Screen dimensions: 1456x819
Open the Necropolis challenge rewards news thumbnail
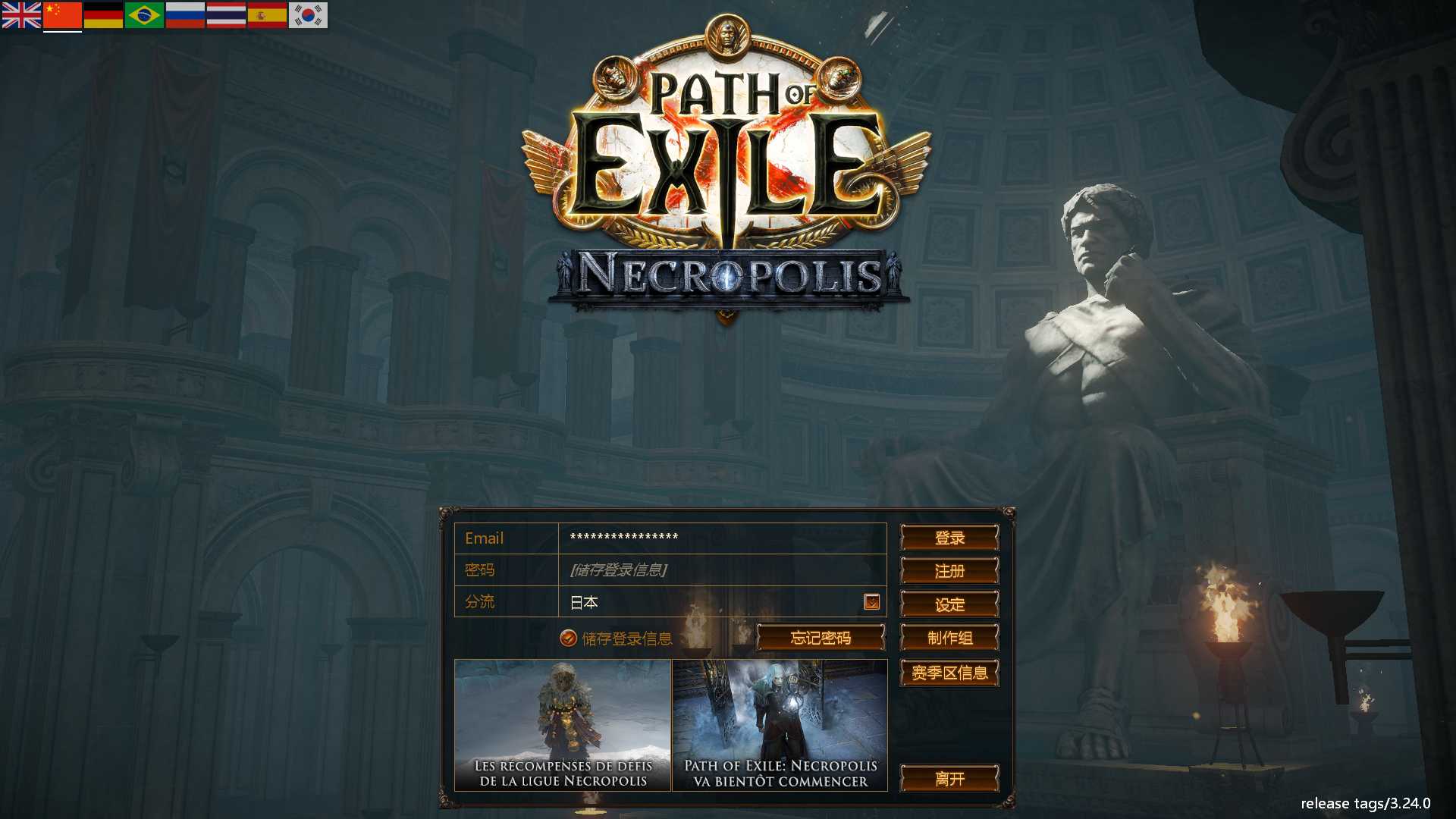563,725
